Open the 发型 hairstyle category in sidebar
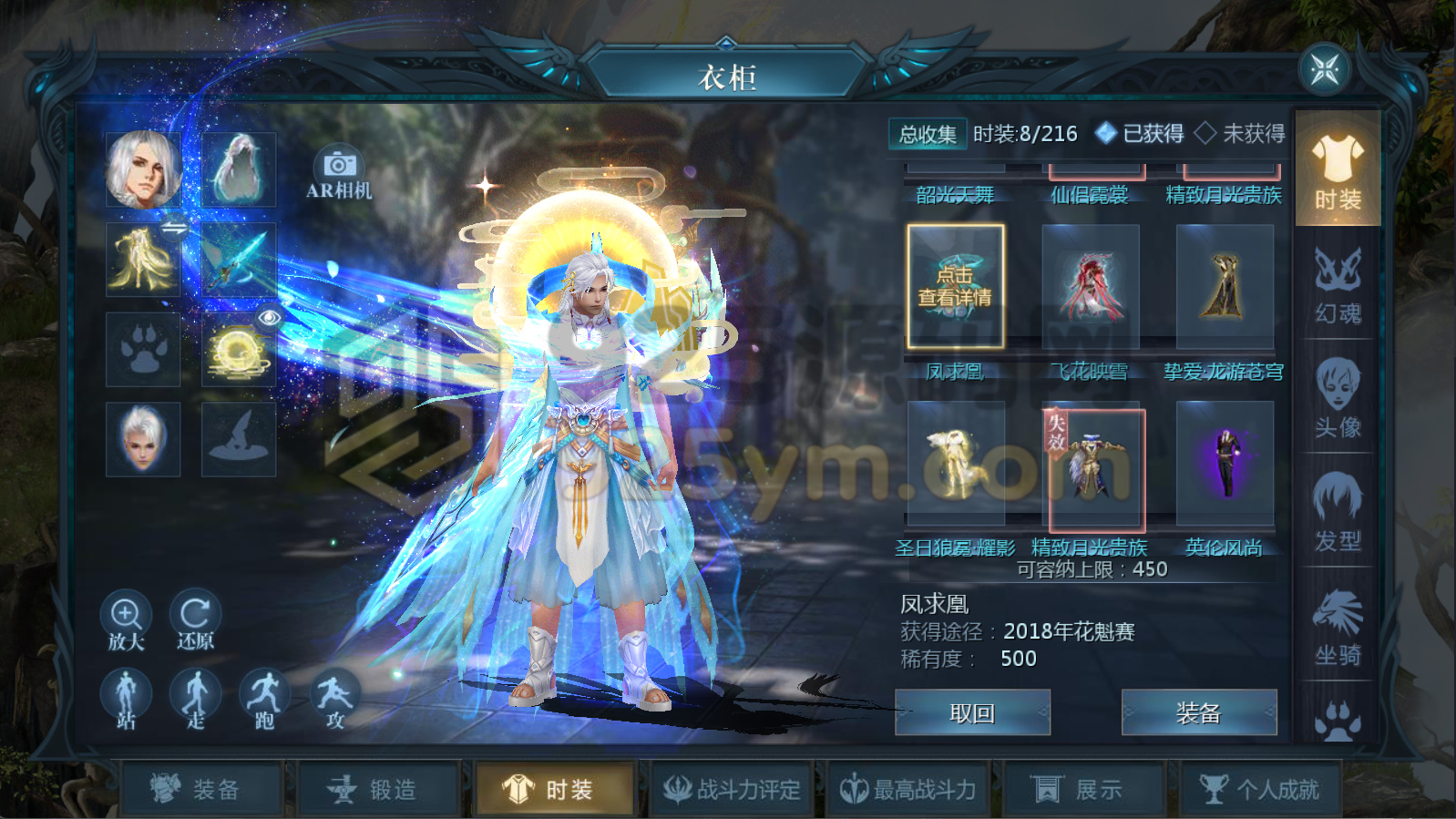This screenshot has width=1456, height=819. (1338, 510)
